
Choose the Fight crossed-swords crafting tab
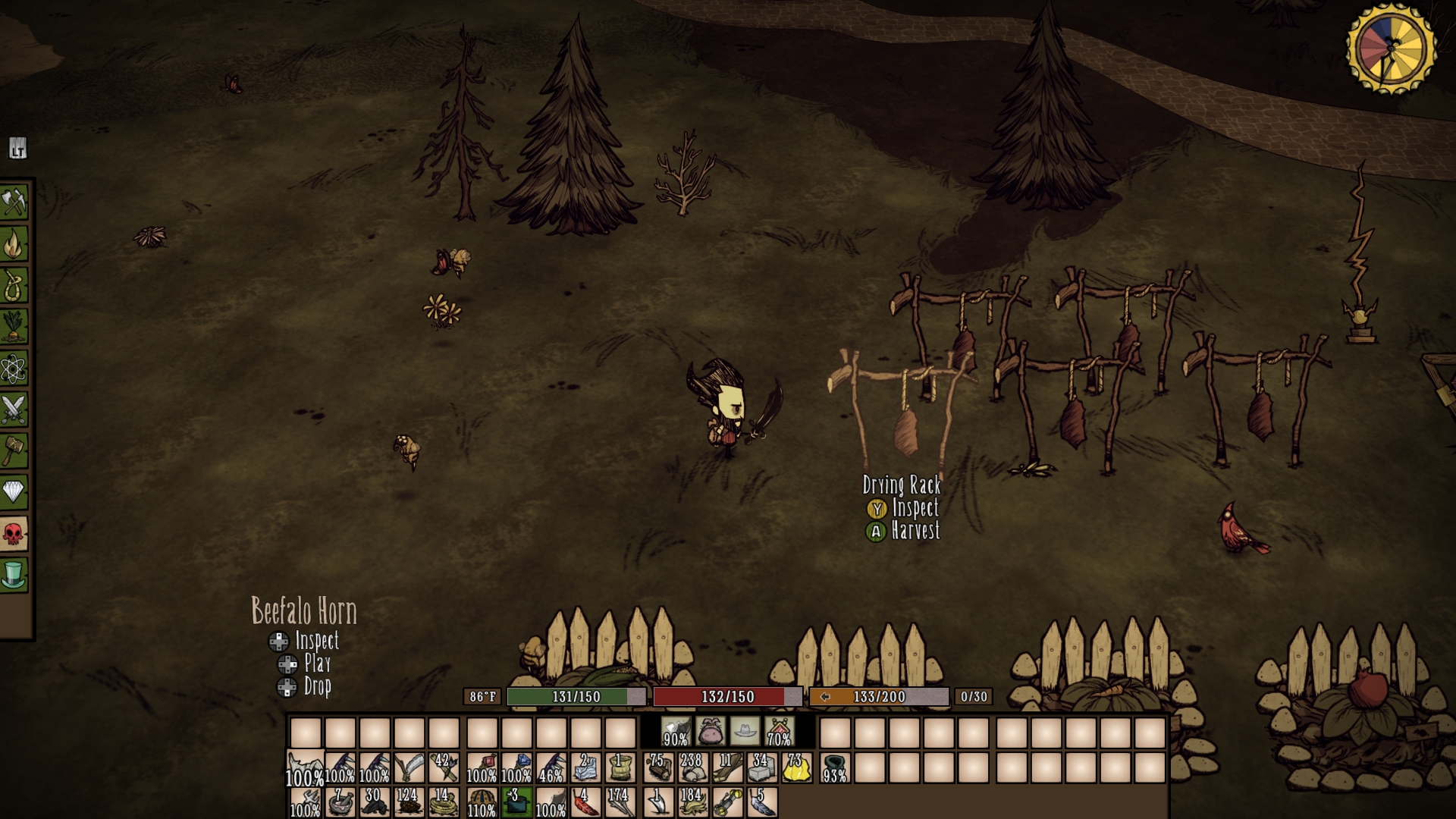[x=14, y=409]
